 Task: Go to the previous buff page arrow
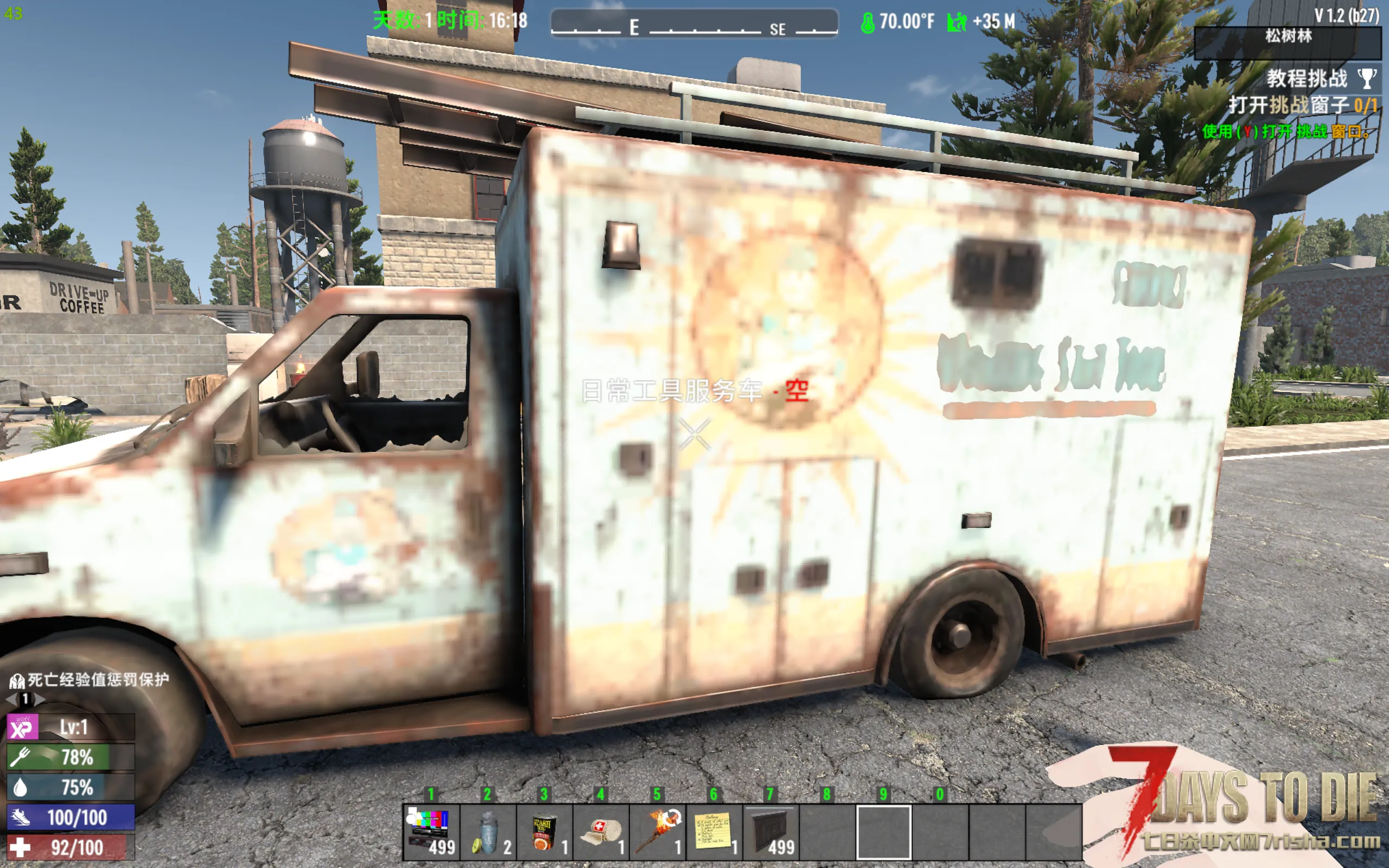pos(11,699)
